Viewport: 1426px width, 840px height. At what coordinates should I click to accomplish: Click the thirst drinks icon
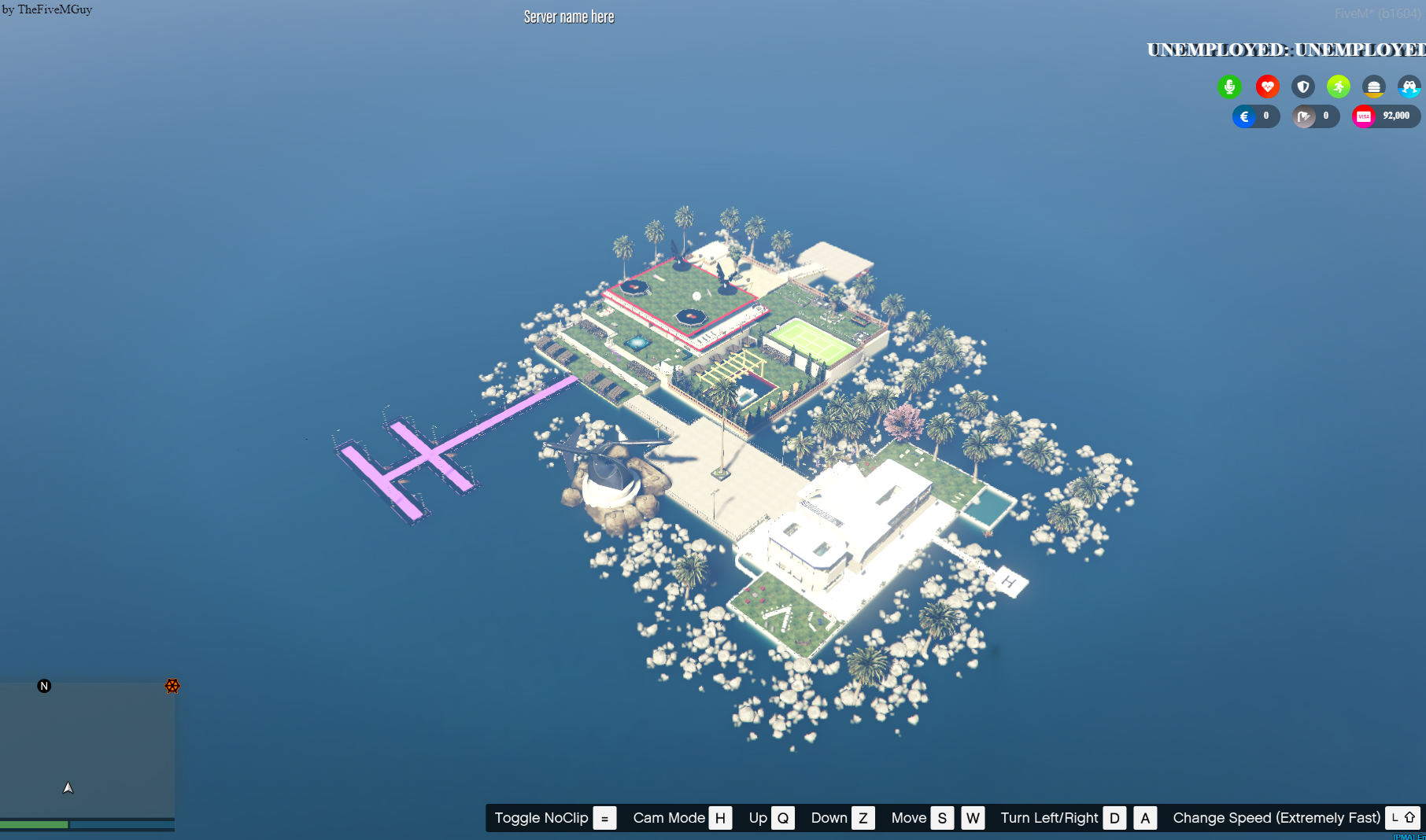pyautogui.click(x=1408, y=87)
